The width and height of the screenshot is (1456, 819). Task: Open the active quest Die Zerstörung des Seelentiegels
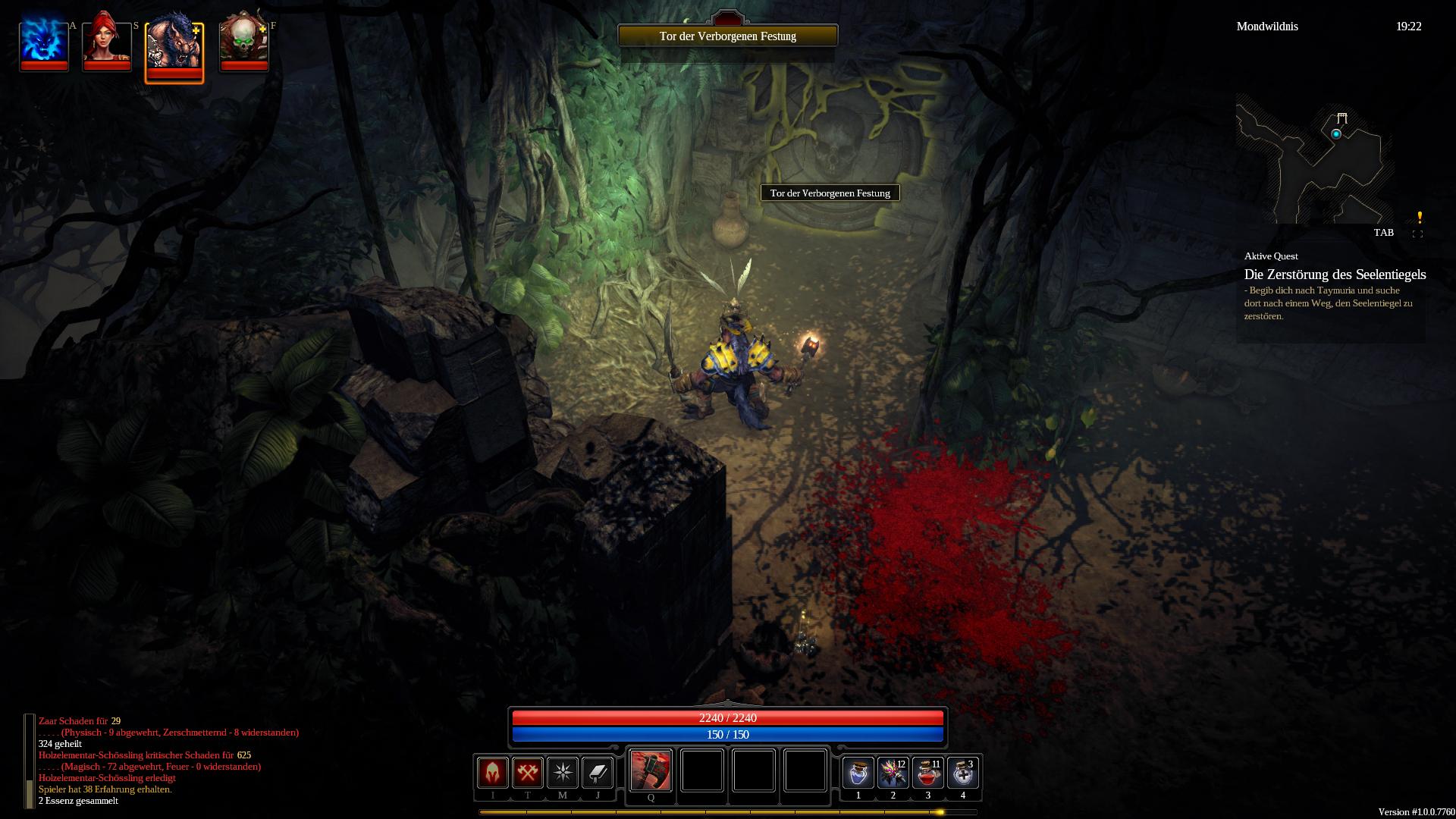tap(1335, 275)
